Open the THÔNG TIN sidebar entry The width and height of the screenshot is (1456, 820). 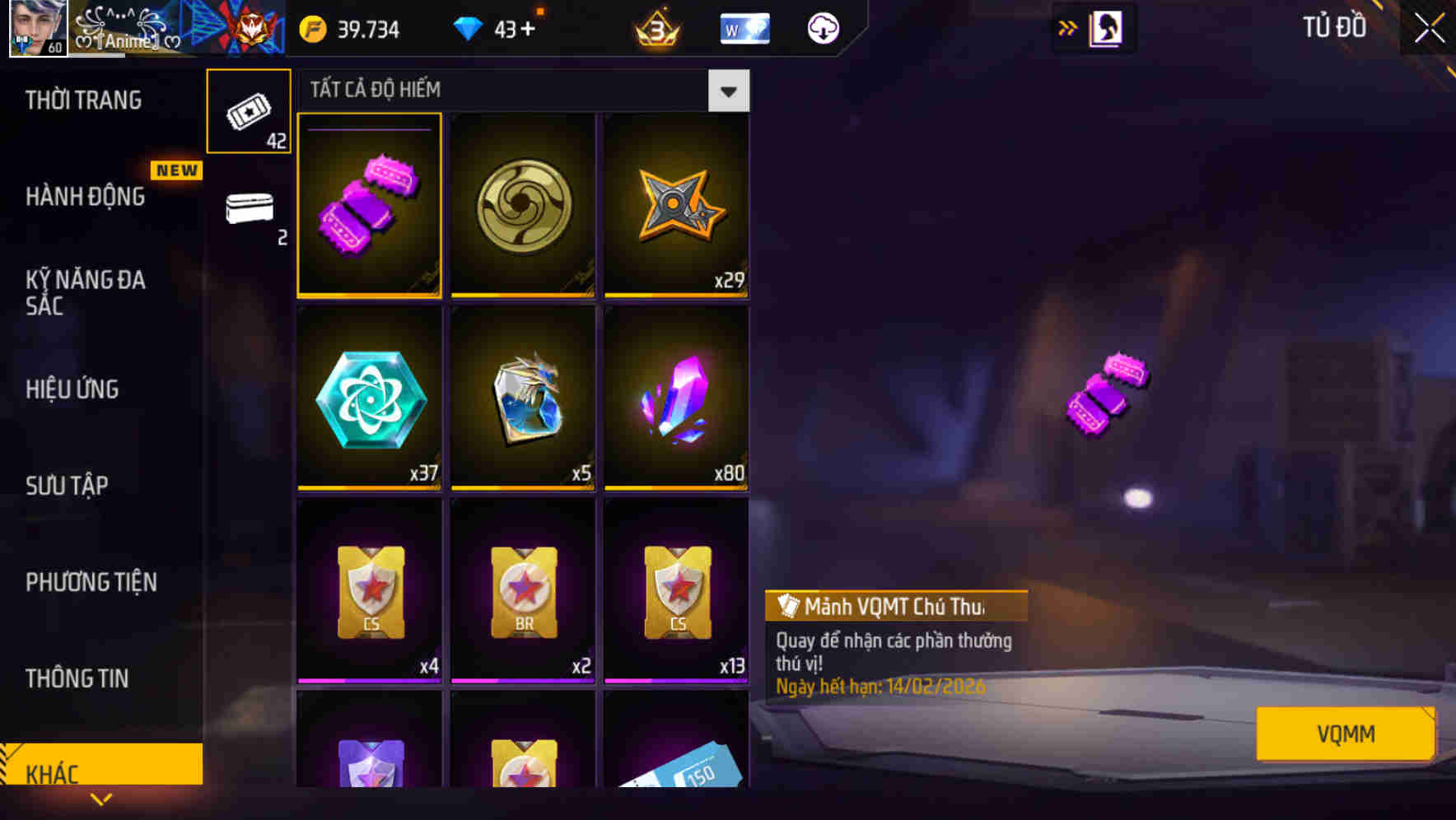[x=77, y=679]
